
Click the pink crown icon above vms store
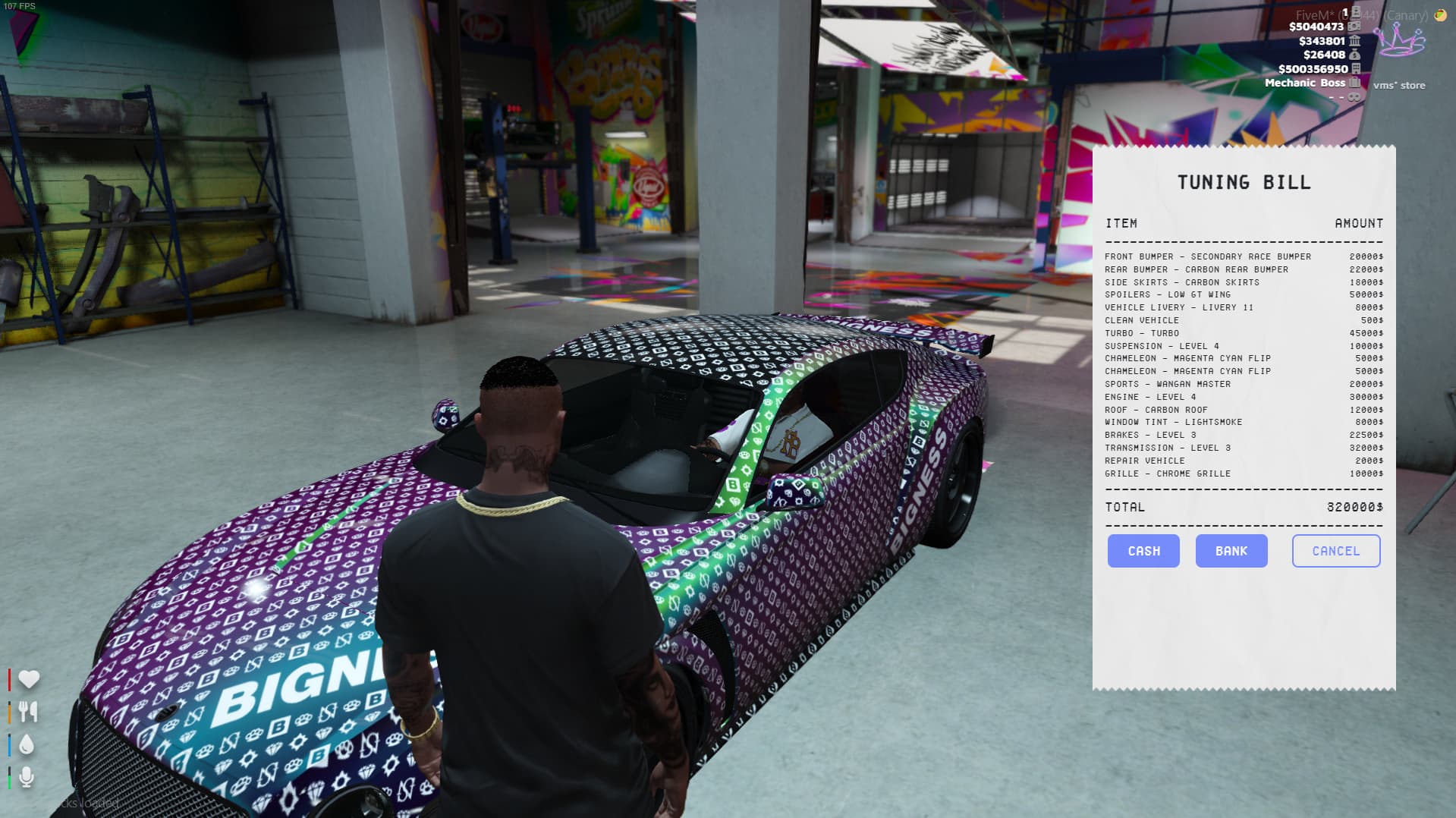pyautogui.click(x=1400, y=39)
